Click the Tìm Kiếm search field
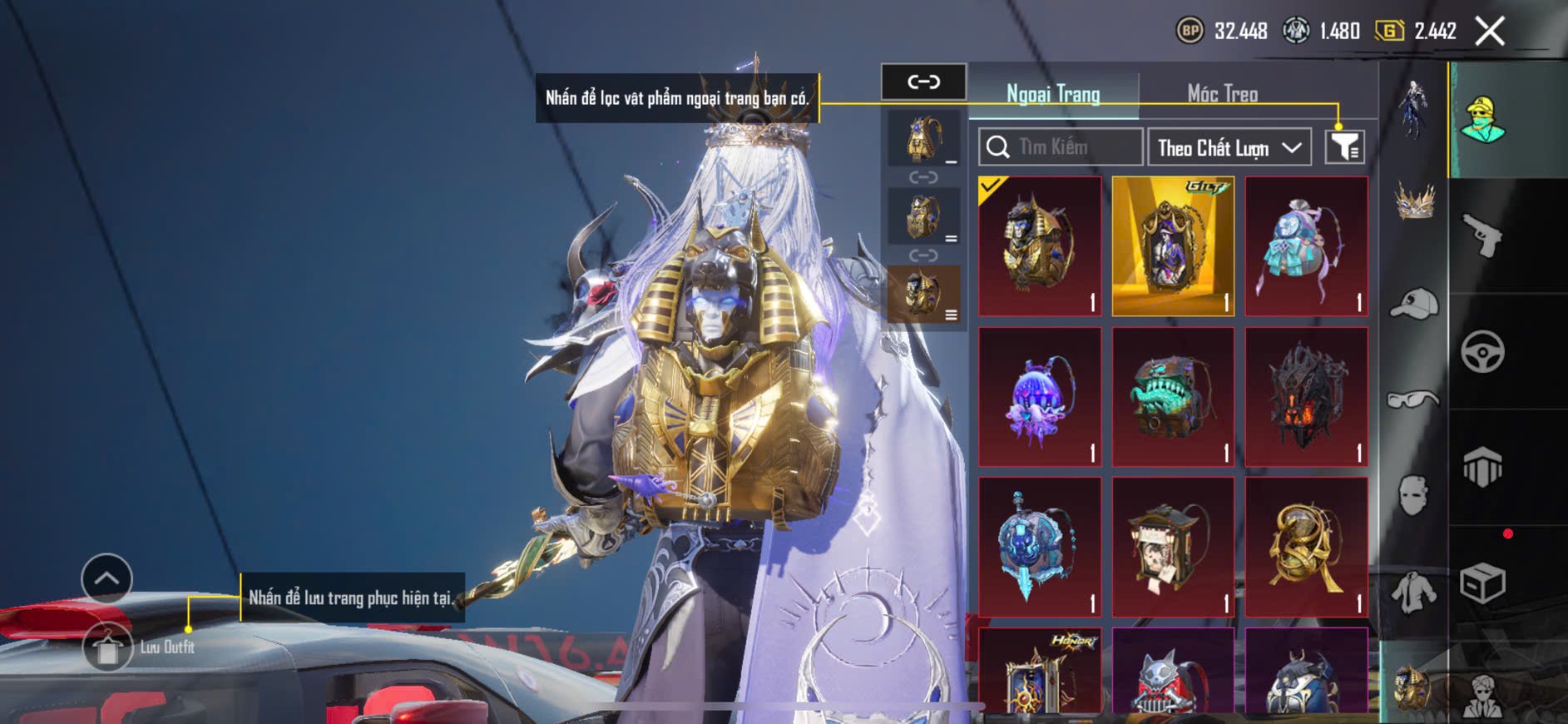The image size is (1568, 724). click(x=1060, y=147)
